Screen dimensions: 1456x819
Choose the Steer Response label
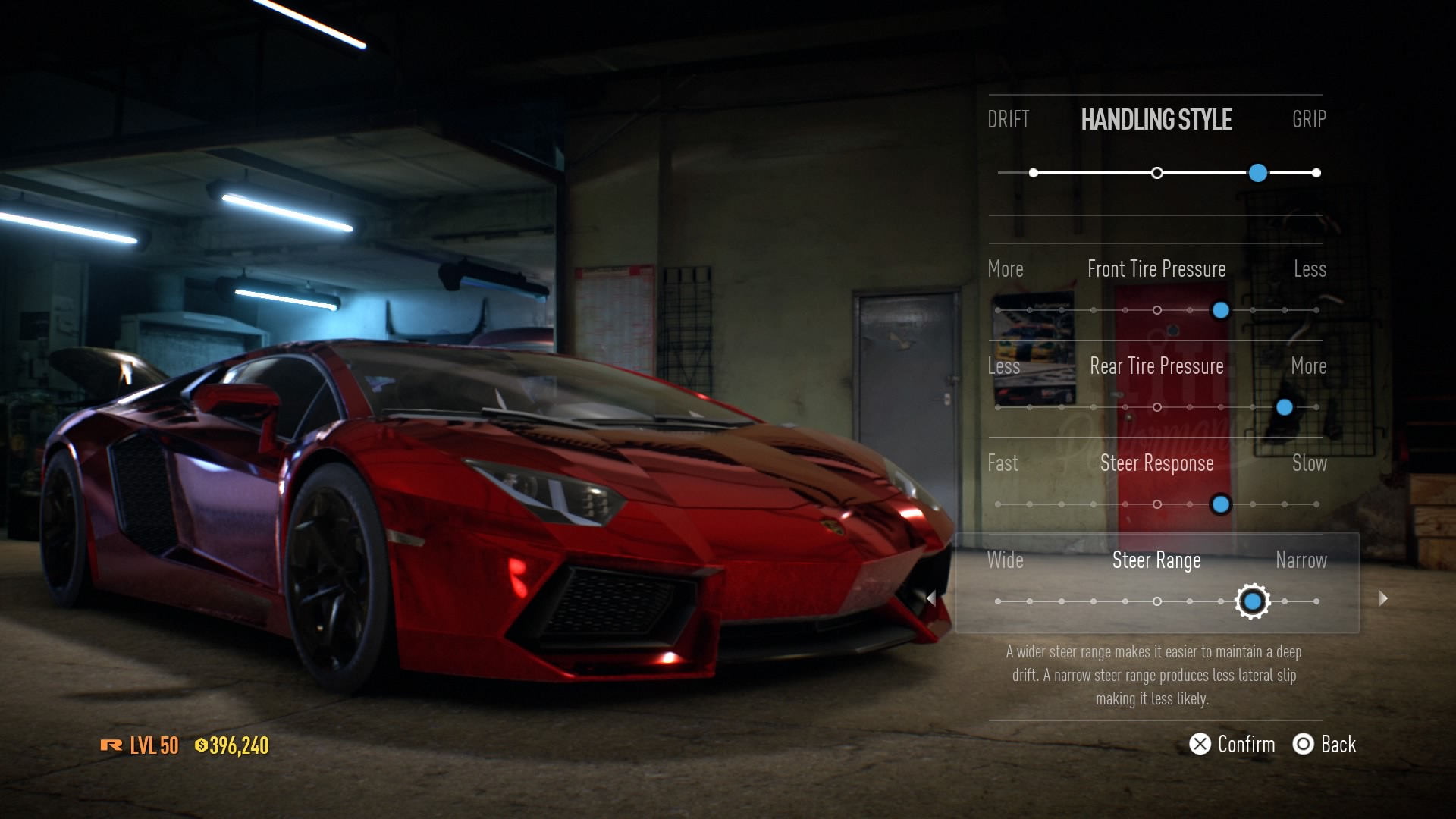[1156, 463]
